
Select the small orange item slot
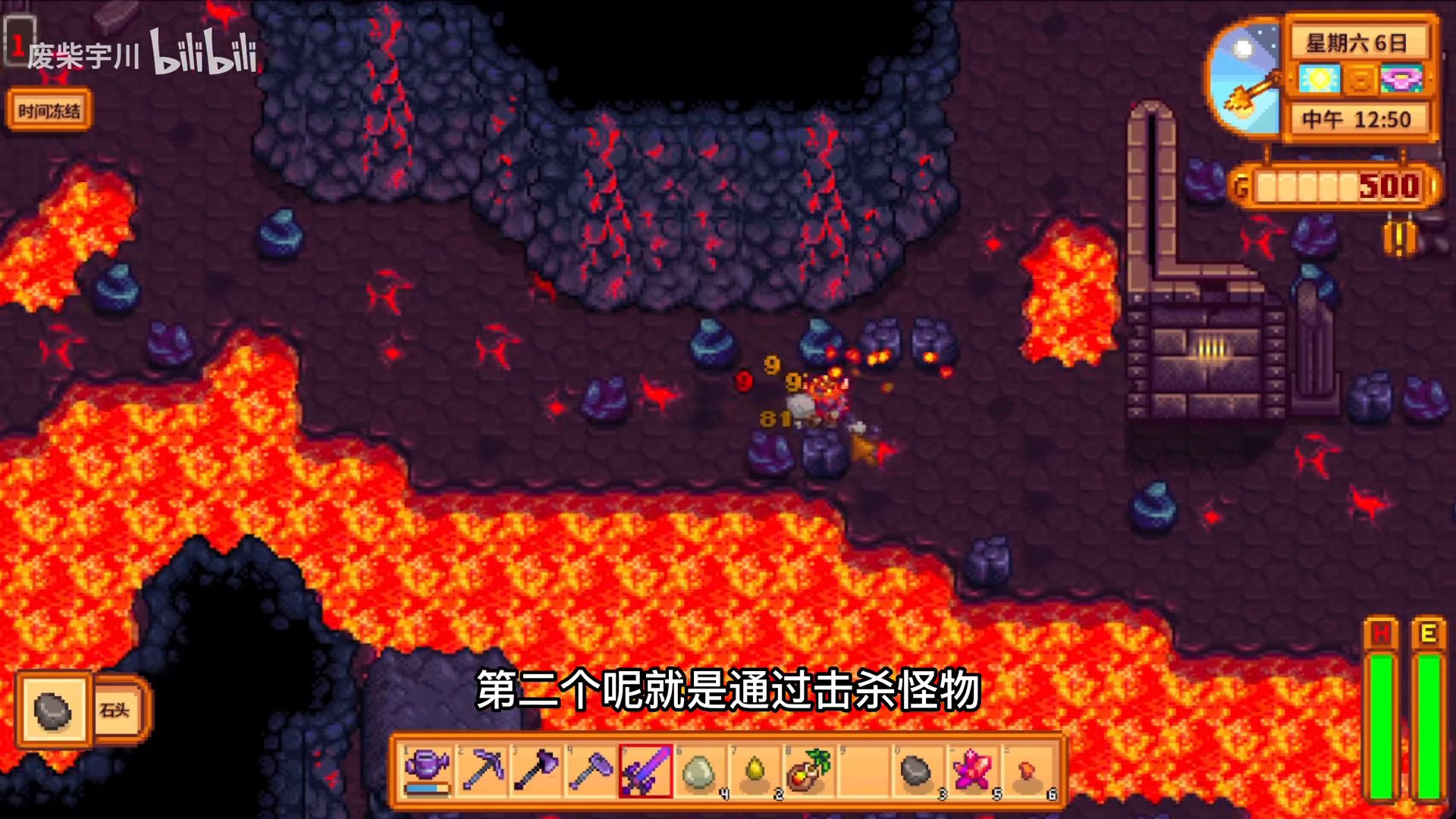click(1026, 770)
